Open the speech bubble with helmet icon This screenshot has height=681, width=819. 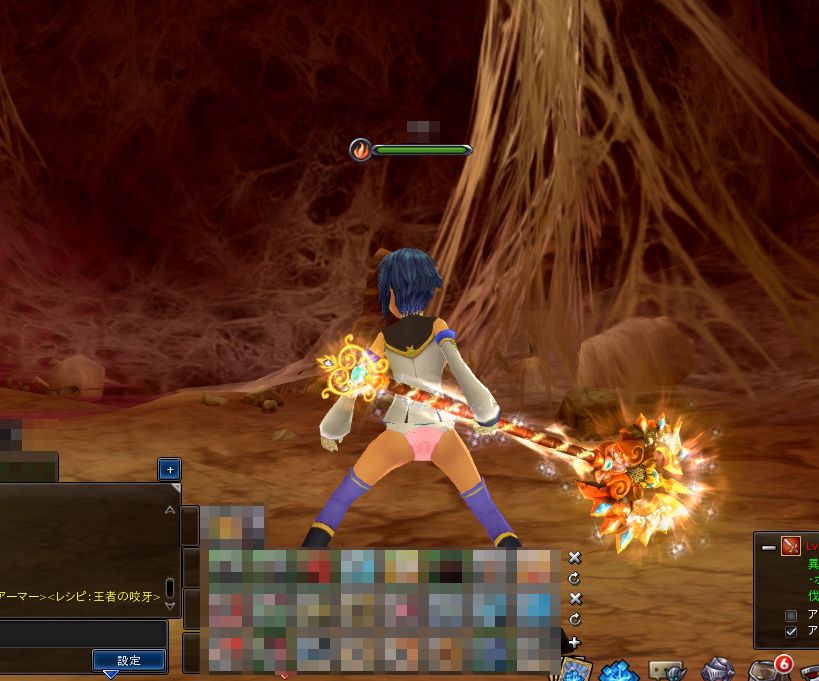[x=667, y=670]
